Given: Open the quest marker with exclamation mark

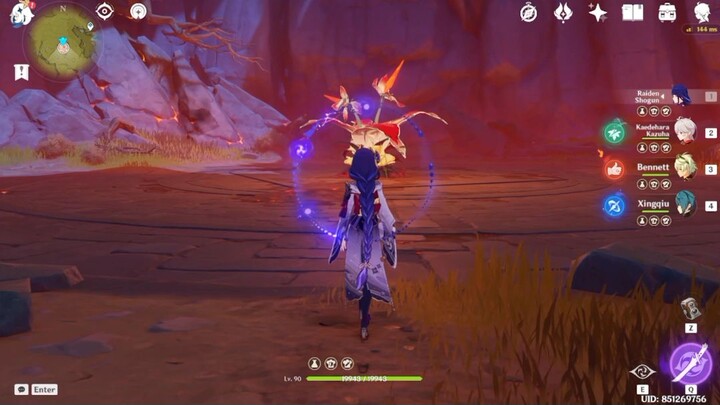Looking at the screenshot, I should pyautogui.click(x=21, y=72).
